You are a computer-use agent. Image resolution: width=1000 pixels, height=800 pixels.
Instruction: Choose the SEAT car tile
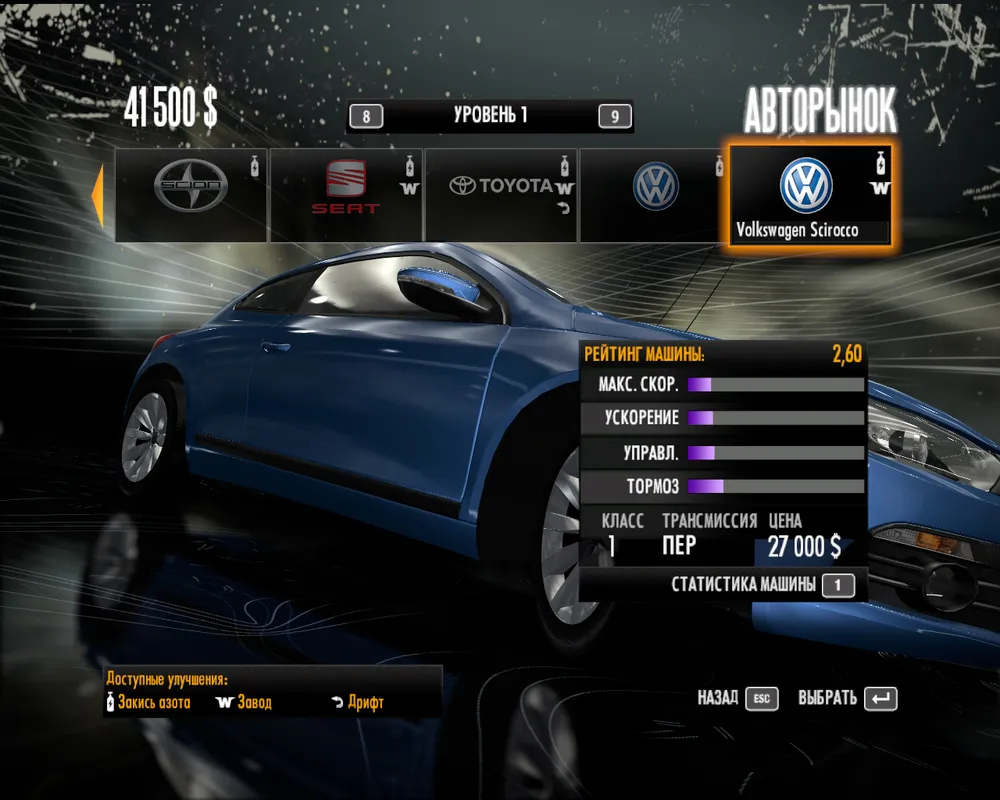pos(346,195)
